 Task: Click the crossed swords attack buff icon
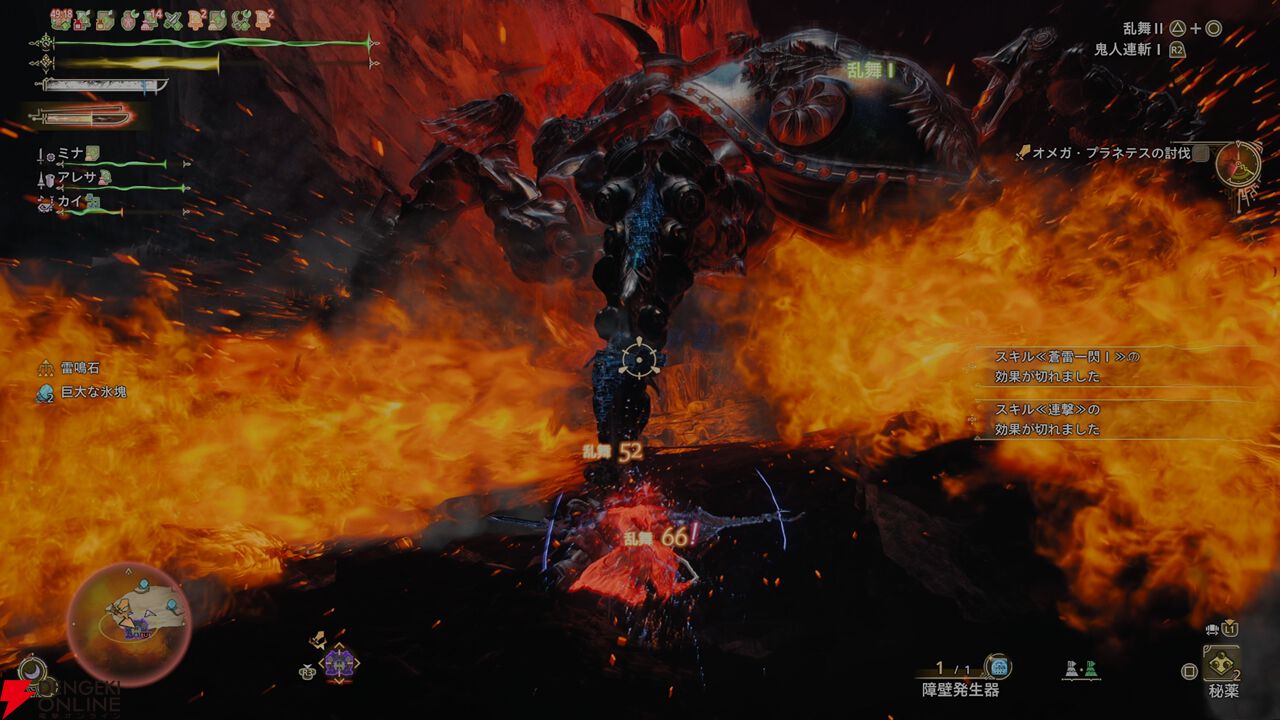(173, 19)
